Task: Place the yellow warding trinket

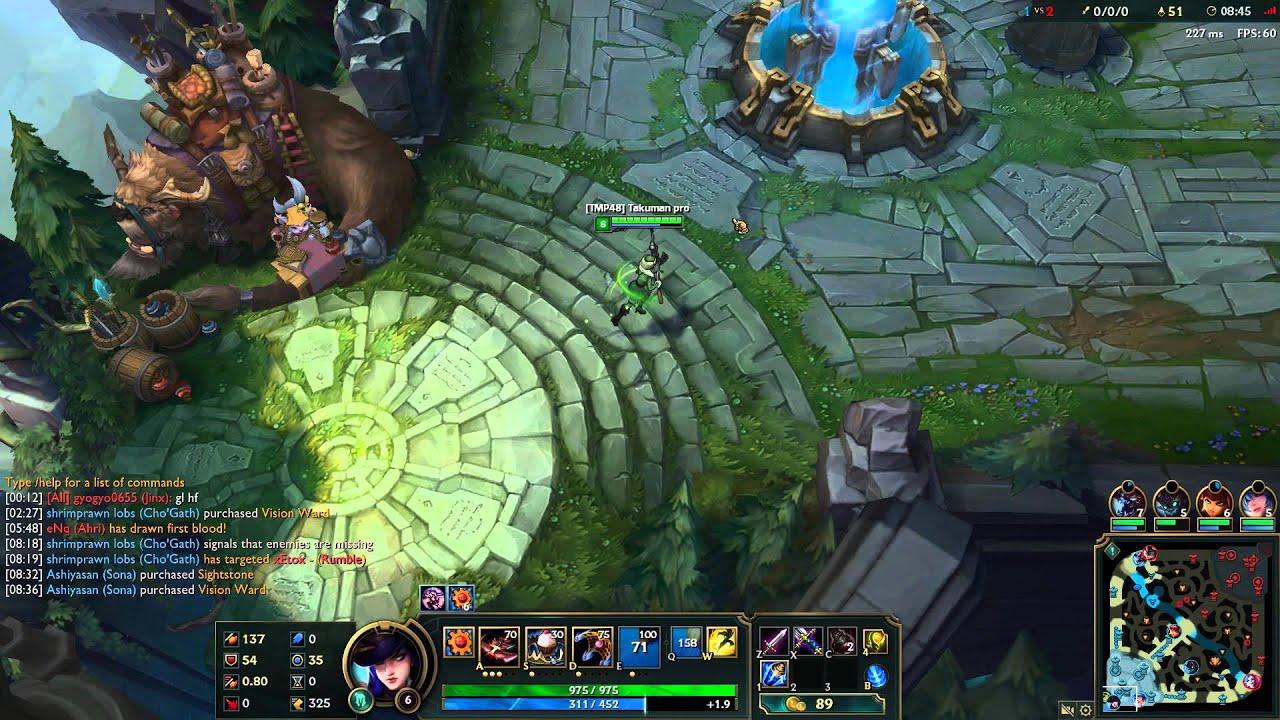Action: 875,641
